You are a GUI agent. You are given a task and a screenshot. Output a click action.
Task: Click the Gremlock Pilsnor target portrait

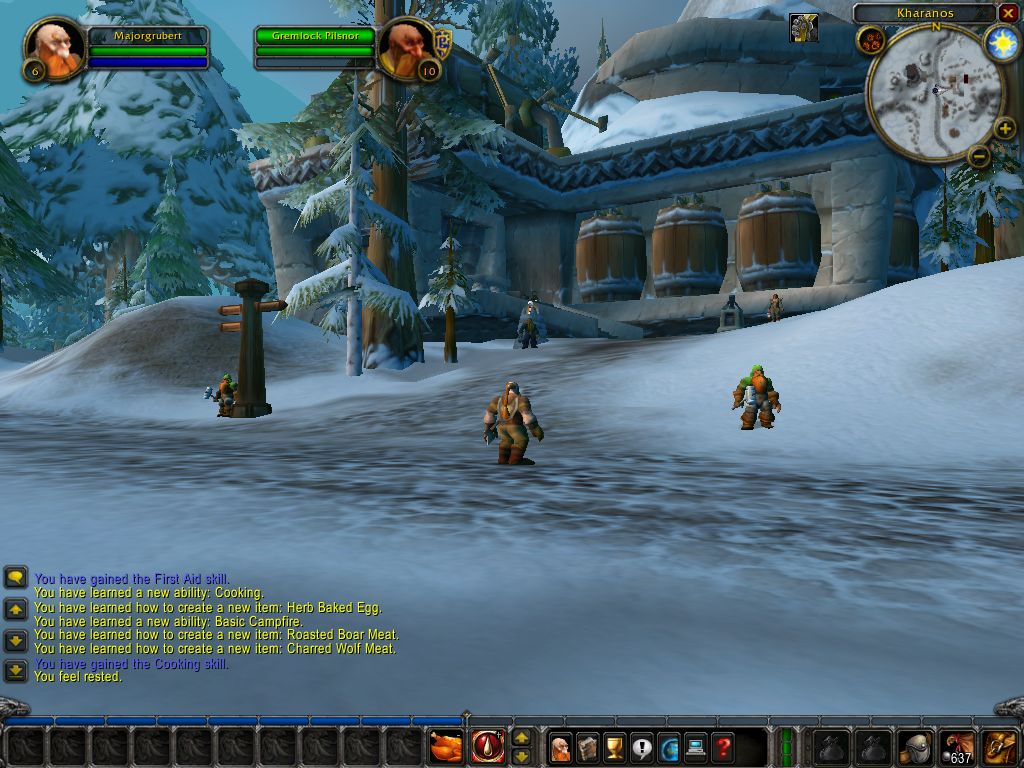click(407, 48)
